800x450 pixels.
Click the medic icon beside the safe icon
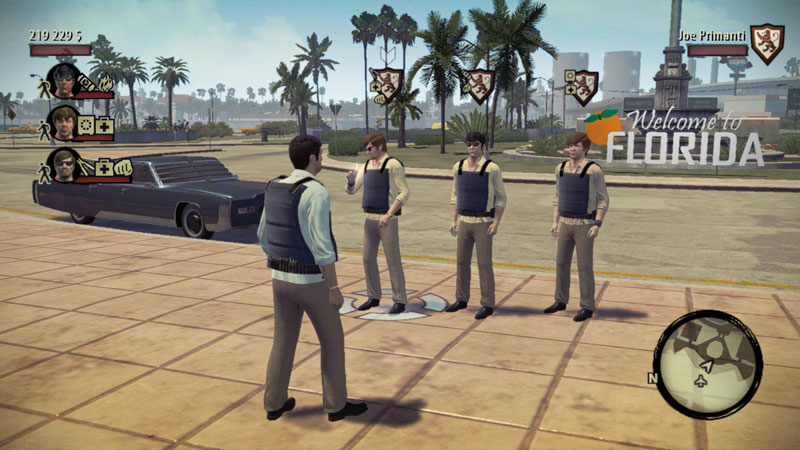tap(103, 127)
